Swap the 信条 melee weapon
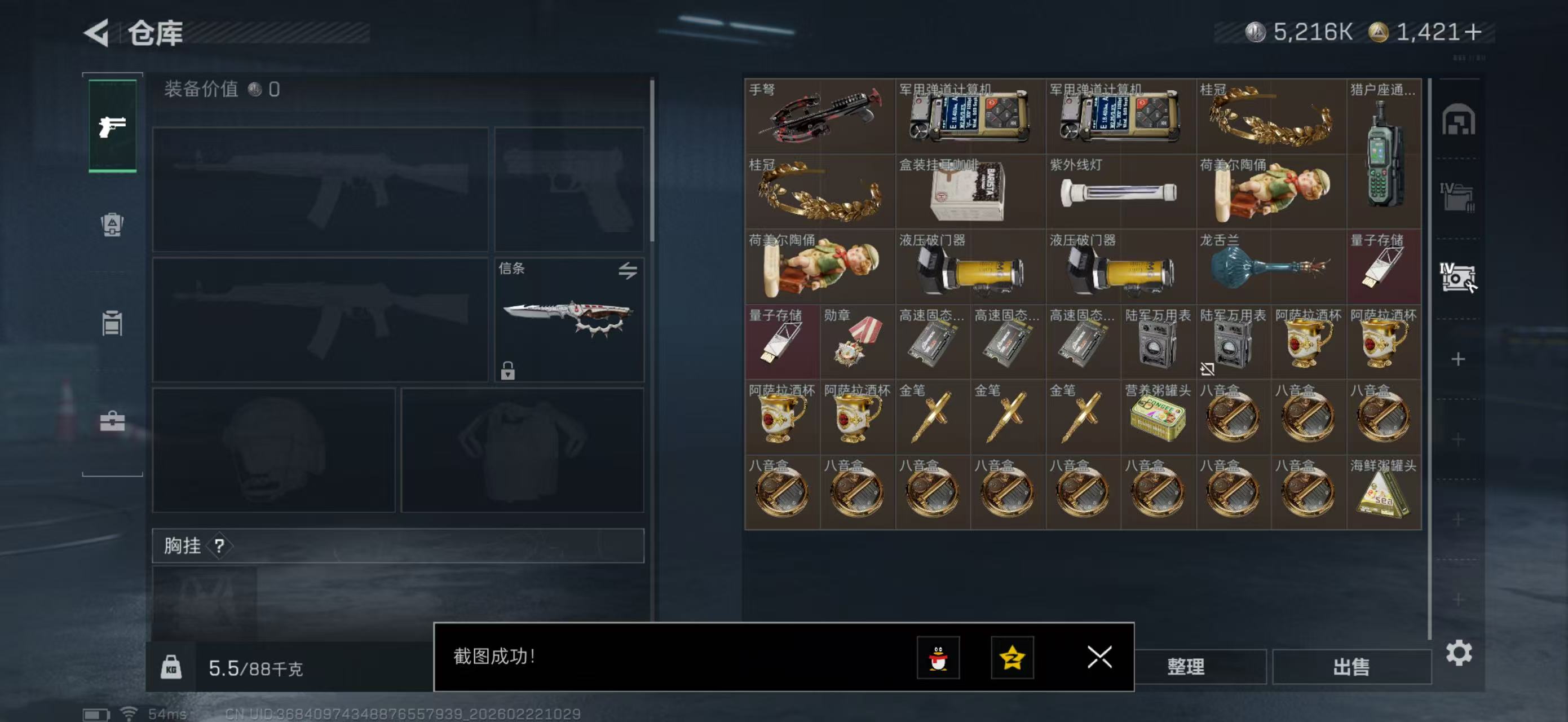Screen dimensions: 1568x722 coord(628,270)
